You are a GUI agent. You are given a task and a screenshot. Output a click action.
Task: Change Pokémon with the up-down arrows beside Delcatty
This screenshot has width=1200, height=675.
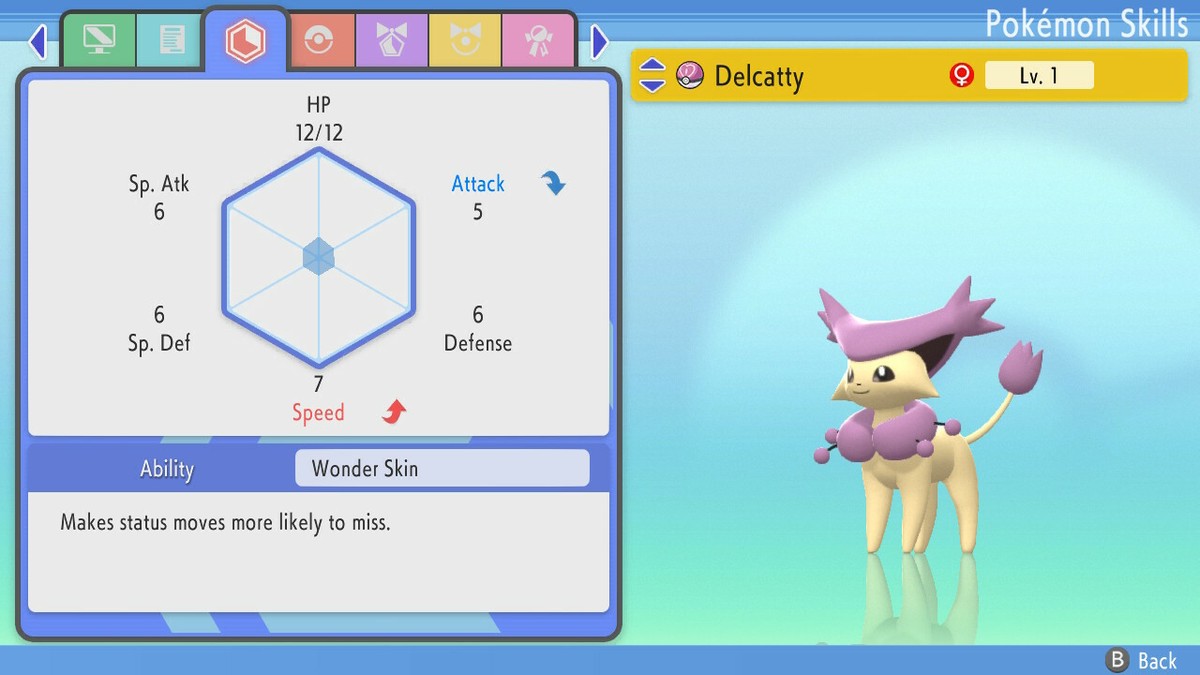652,75
